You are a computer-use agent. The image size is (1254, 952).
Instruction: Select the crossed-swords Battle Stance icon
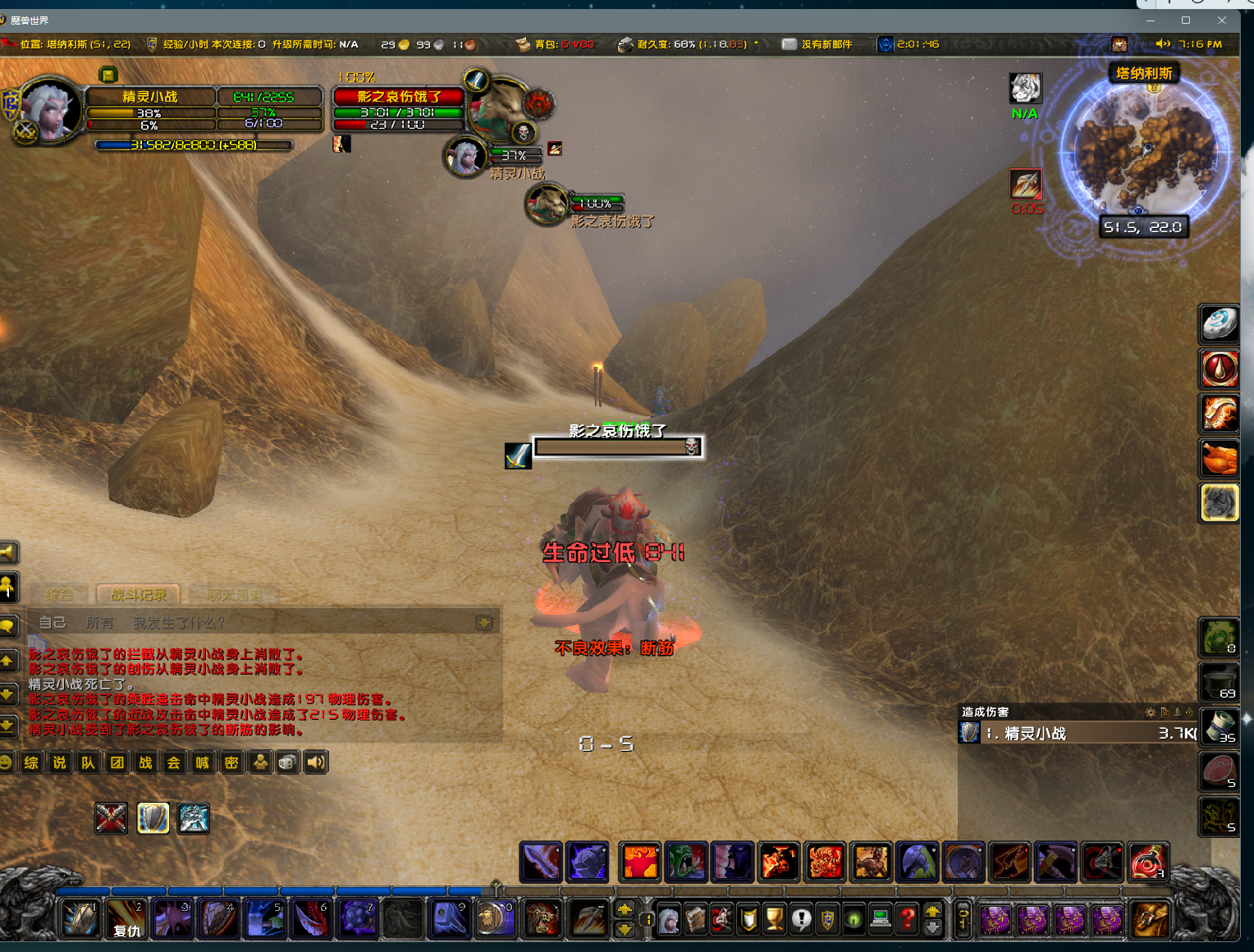coord(111,818)
